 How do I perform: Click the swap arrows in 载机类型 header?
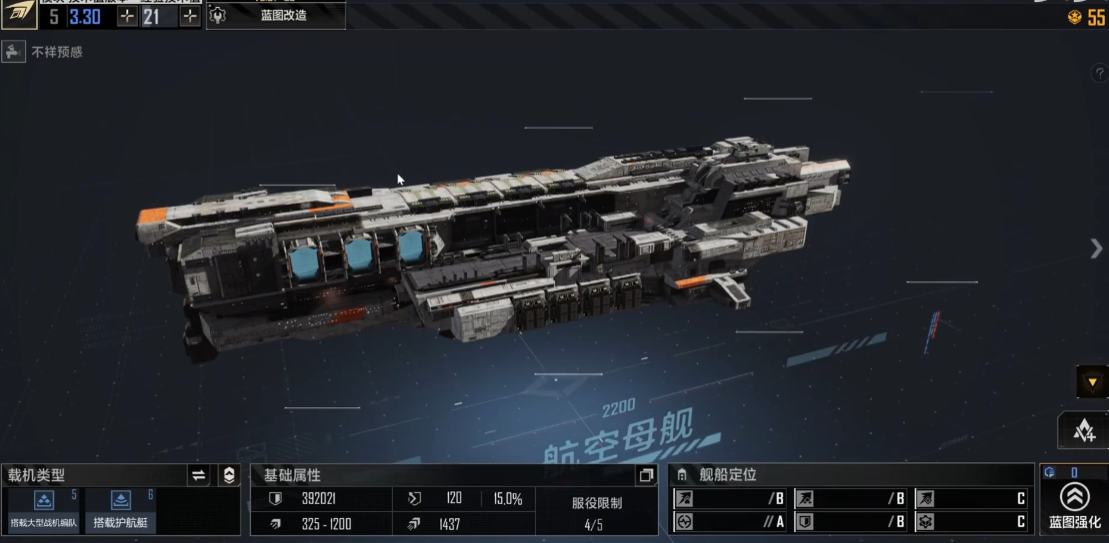pyautogui.click(x=199, y=475)
